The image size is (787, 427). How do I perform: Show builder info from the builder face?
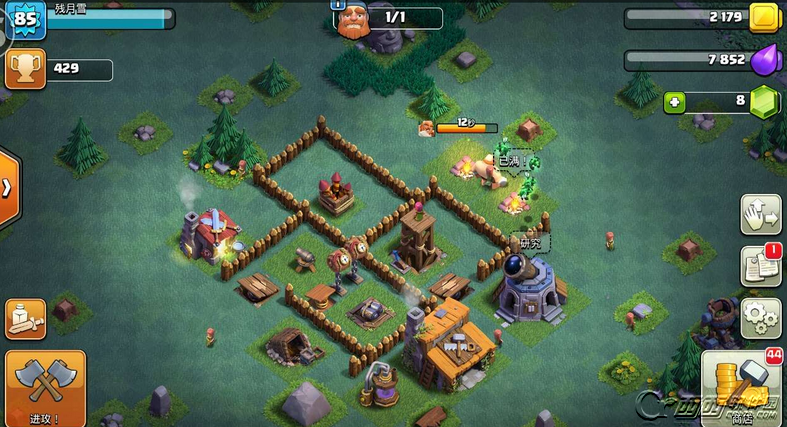point(351,19)
